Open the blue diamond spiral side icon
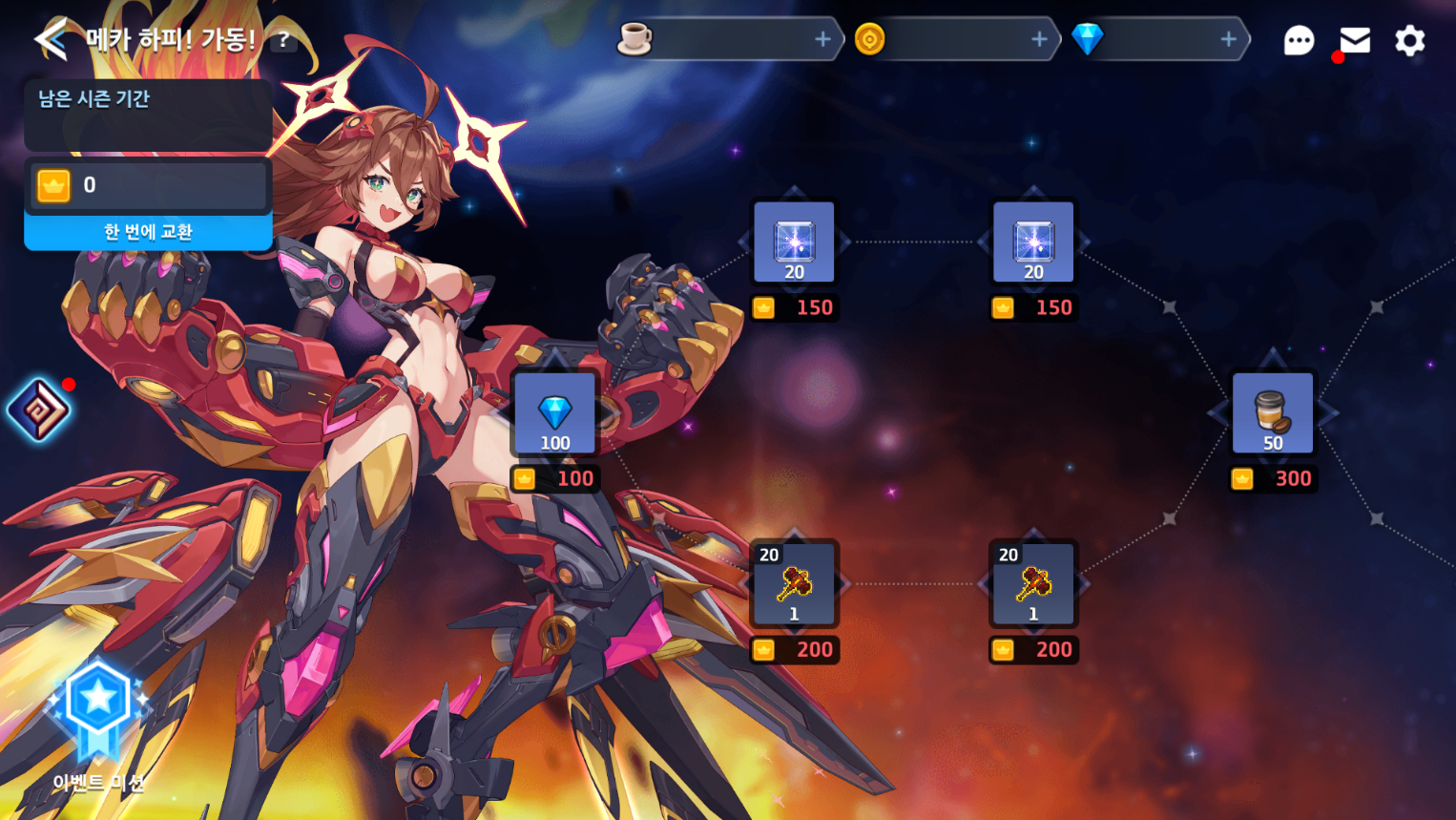1456x820 pixels. 39,410
